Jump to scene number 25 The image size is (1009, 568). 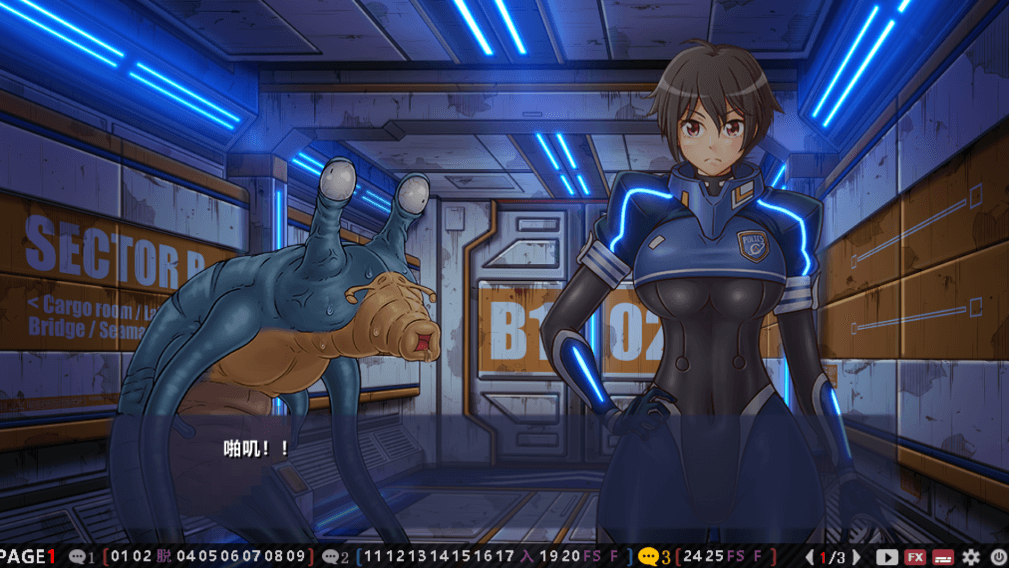pos(715,557)
